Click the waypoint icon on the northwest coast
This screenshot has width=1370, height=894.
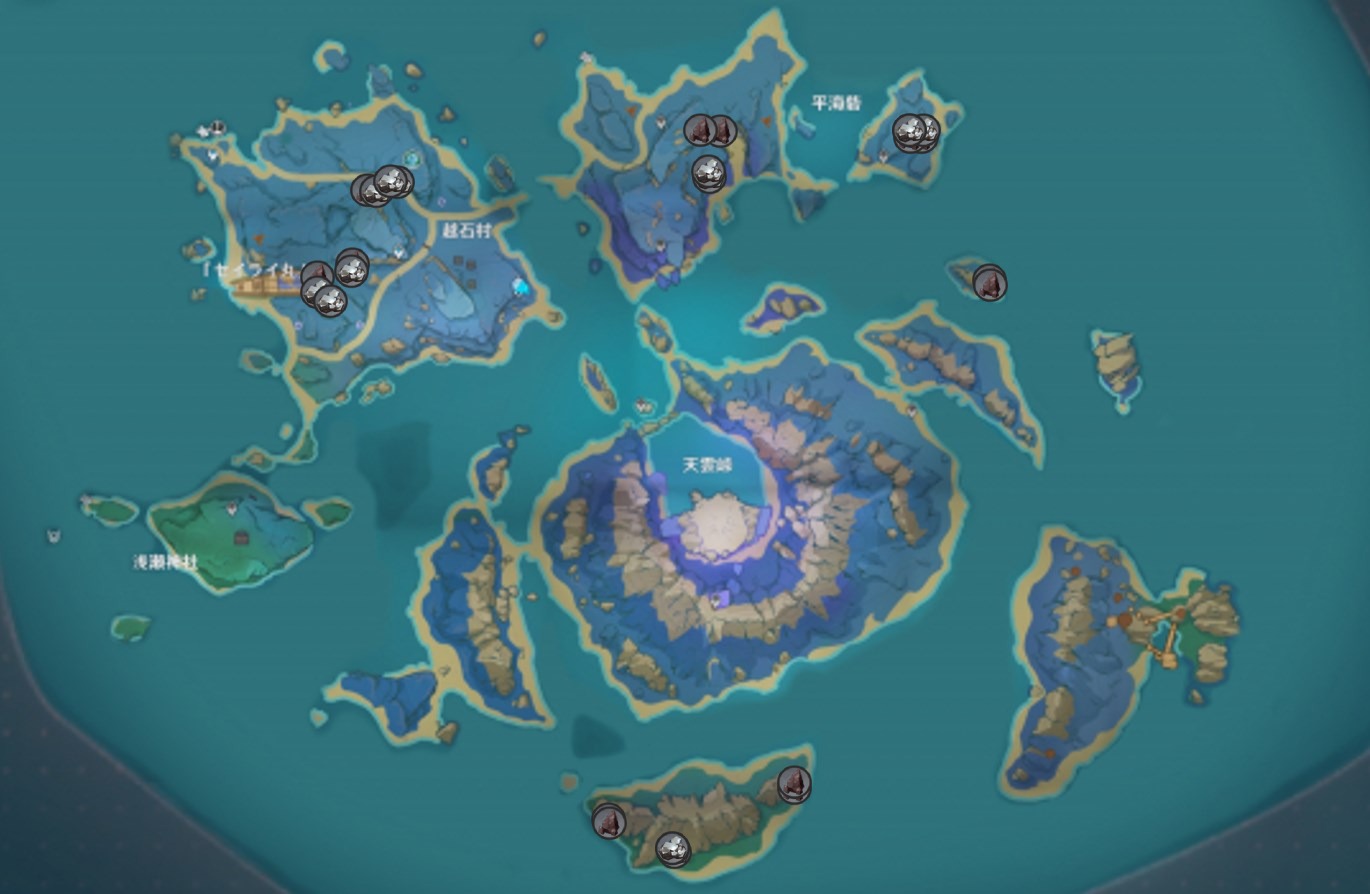216,128
